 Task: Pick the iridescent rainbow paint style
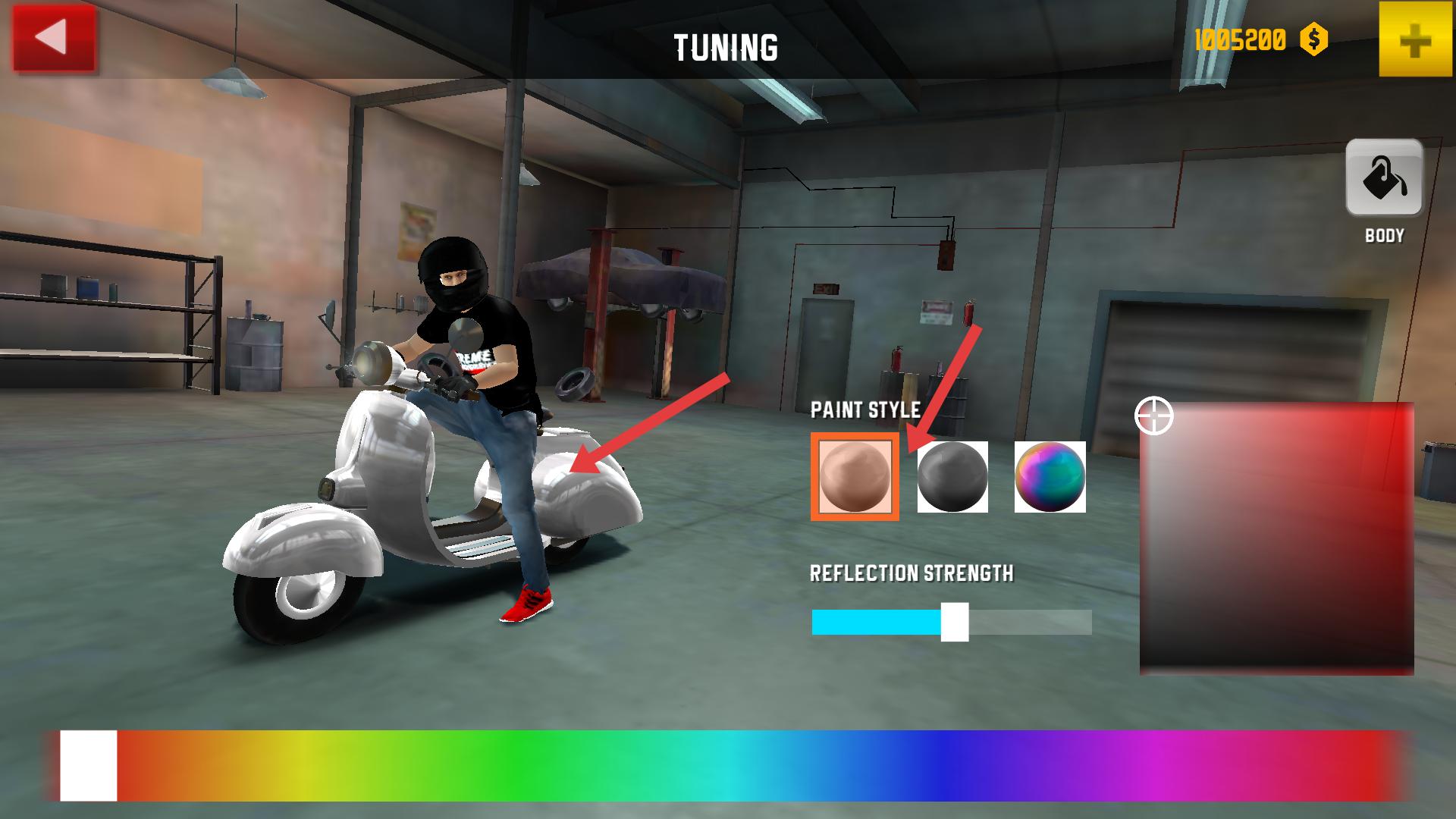(x=1050, y=477)
